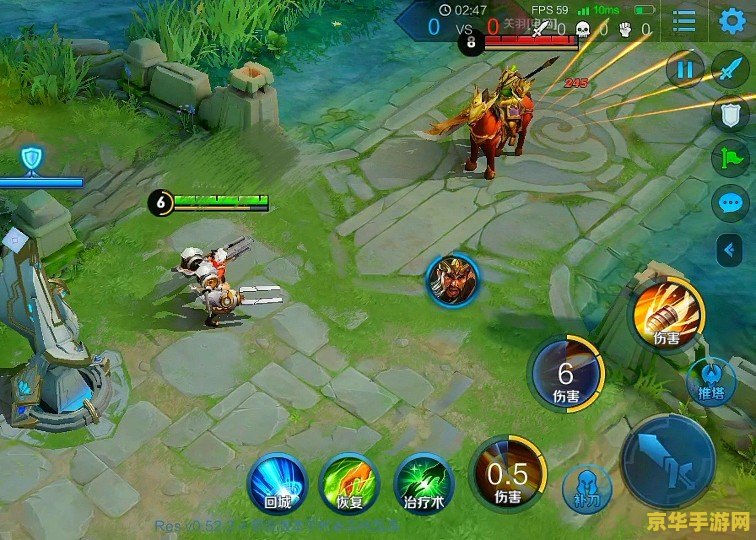756x540 pixels.
Task: Use the 恢复 restore ability
Action: coord(348,482)
